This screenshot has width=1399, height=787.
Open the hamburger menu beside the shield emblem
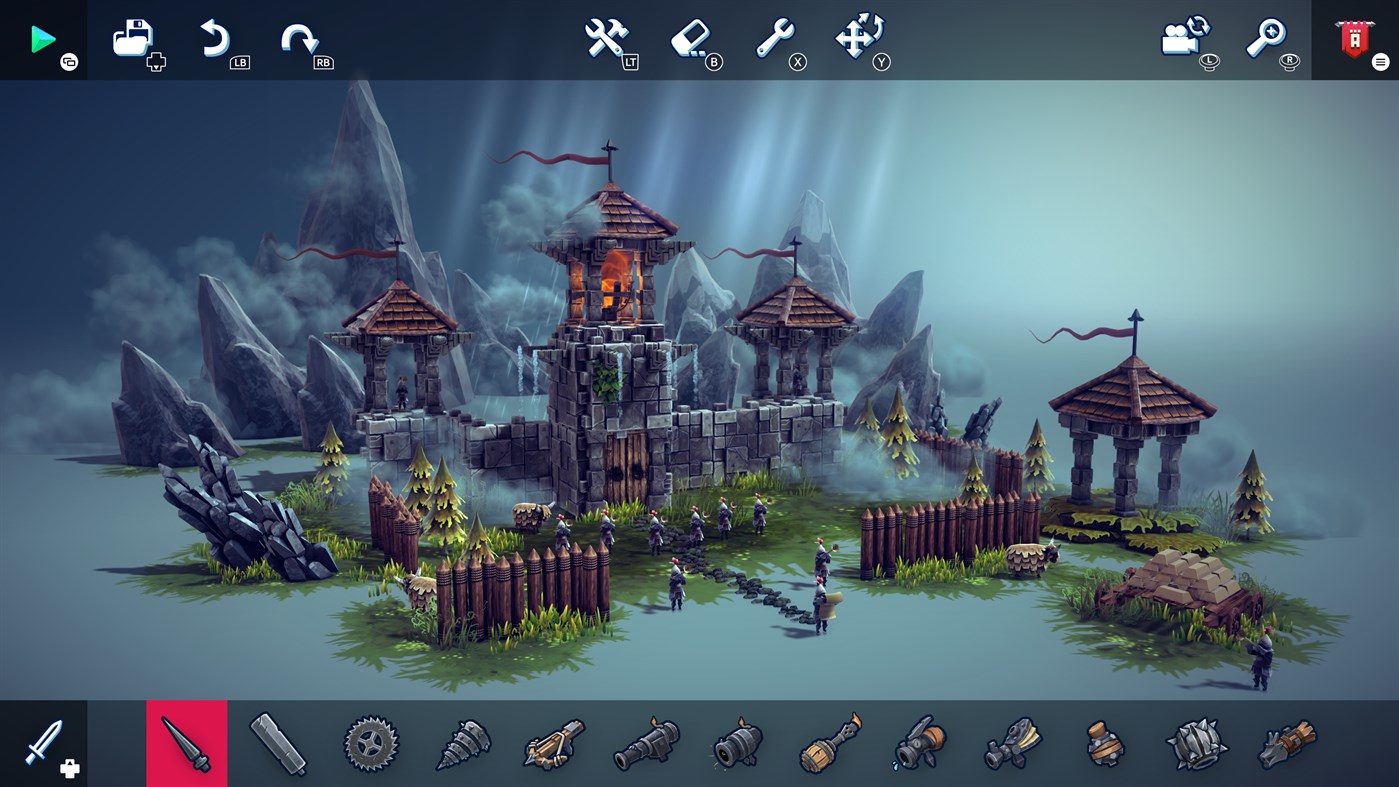[1380, 61]
